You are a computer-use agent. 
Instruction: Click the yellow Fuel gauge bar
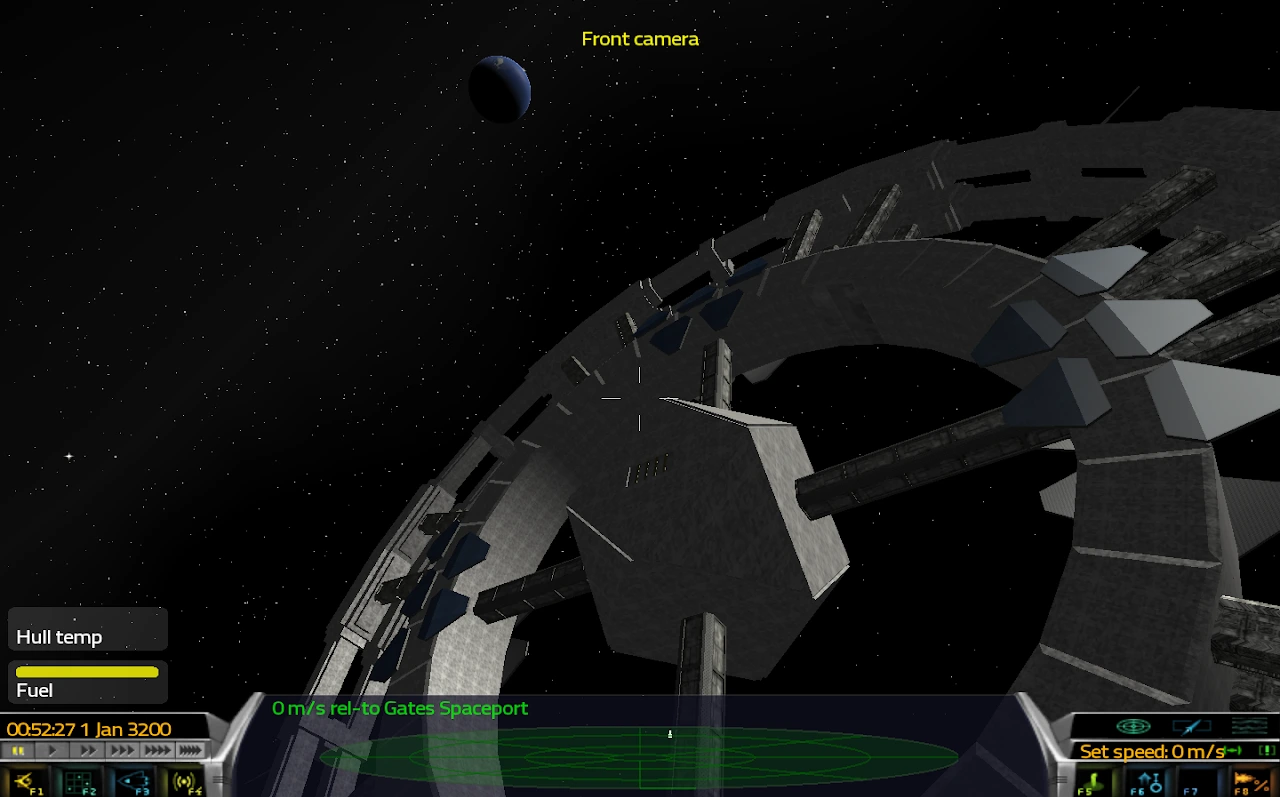tap(86, 671)
